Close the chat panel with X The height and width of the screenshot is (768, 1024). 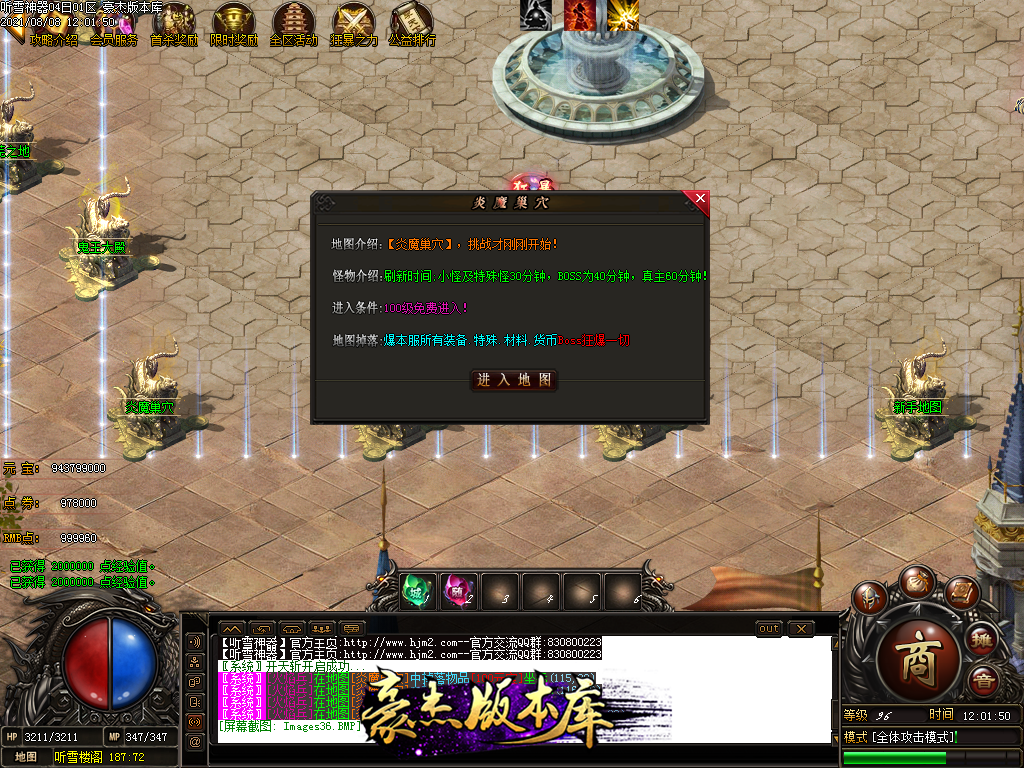coord(801,628)
